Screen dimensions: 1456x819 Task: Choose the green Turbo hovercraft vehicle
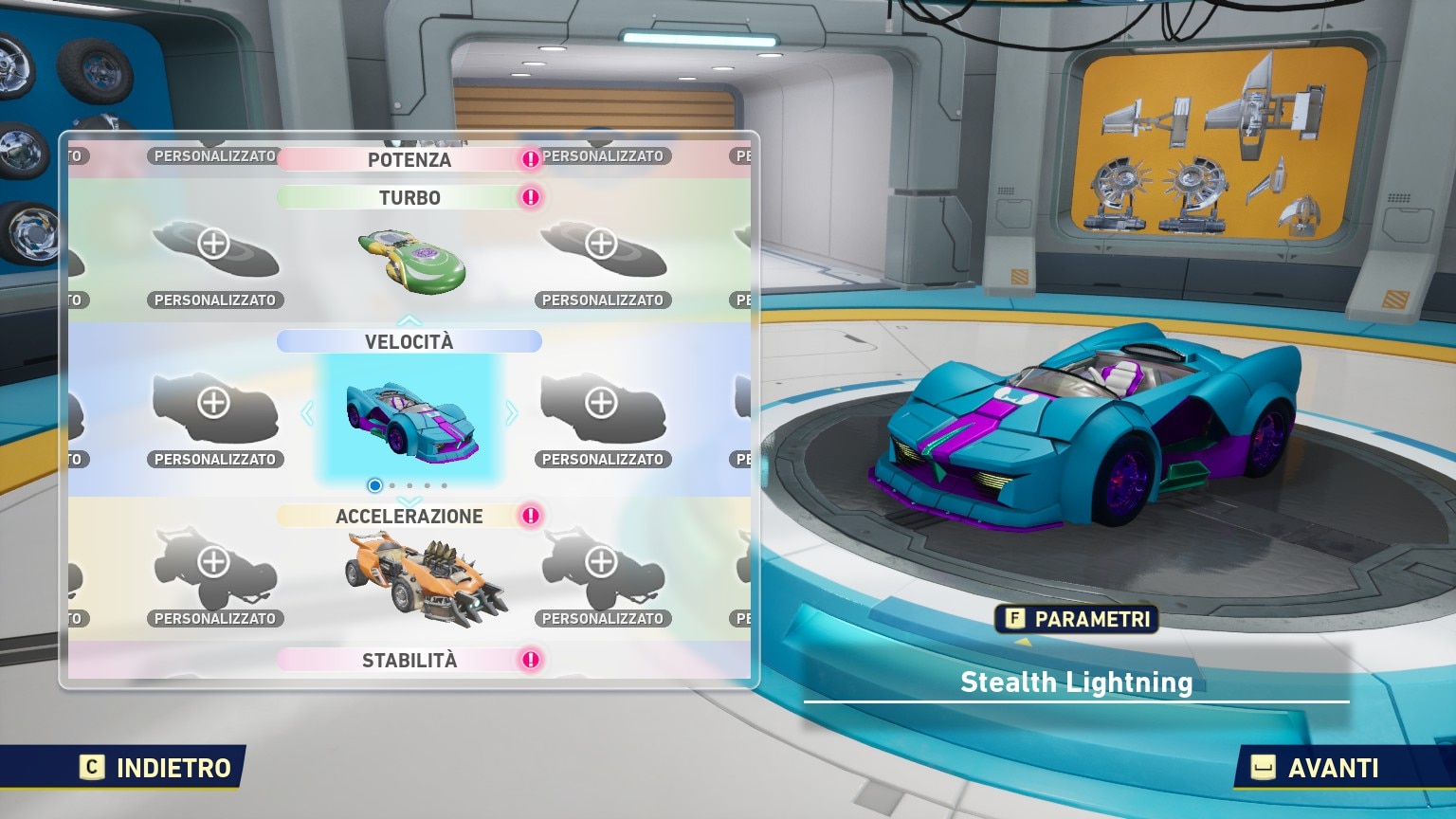coord(411,260)
